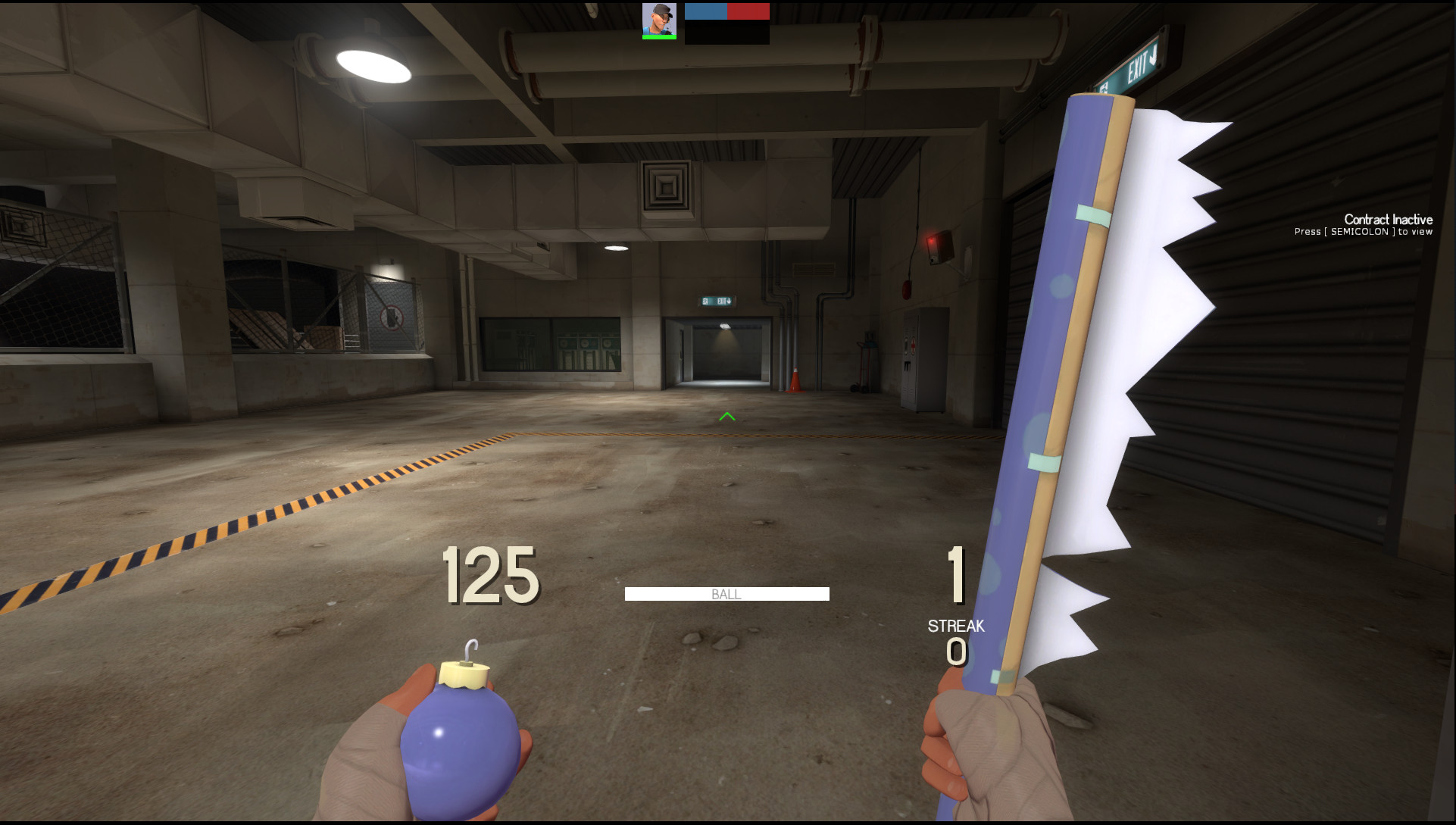Viewport: 1456px width, 825px height.
Task: Click the Scout player portrait icon
Action: 659,19
